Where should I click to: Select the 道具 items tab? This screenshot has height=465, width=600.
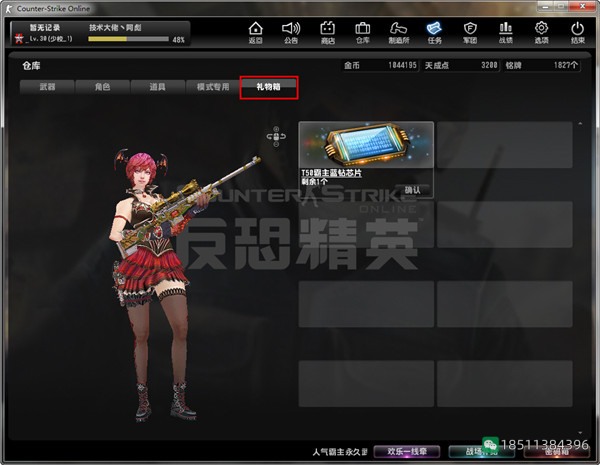pos(155,88)
